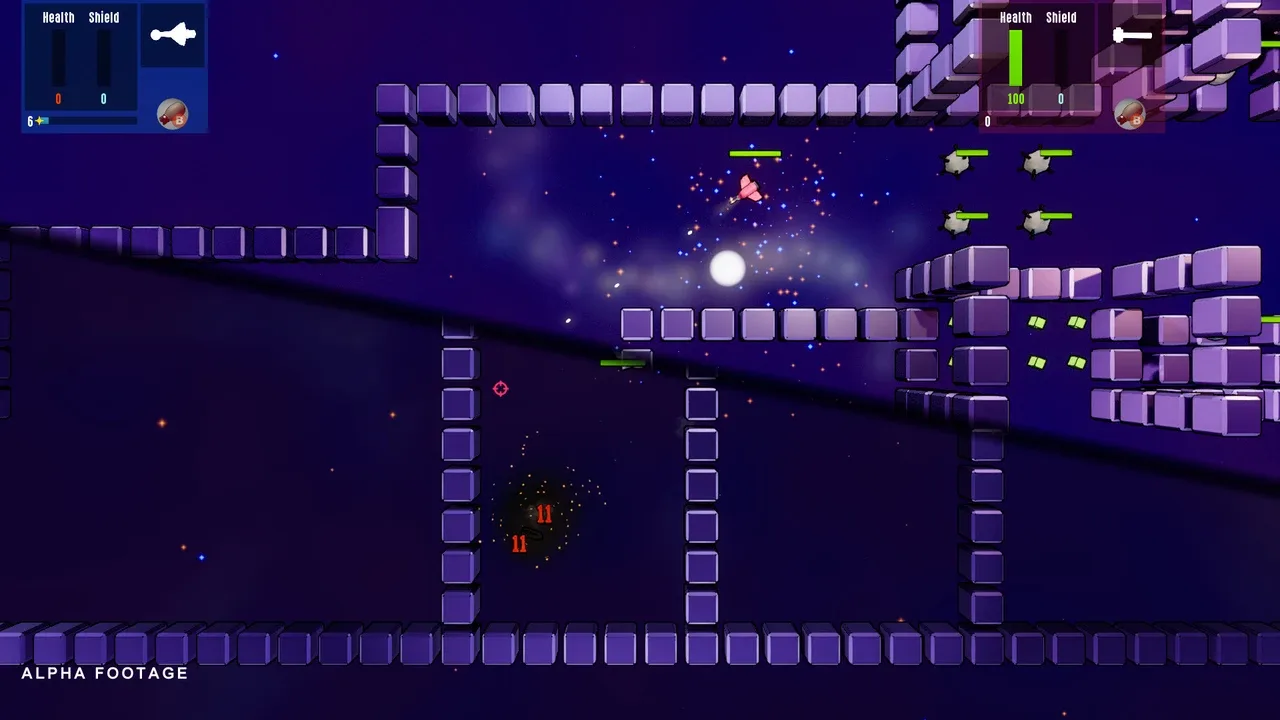Activate the blue player's missile ability
This screenshot has width=1280, height=720.
pyautogui.click(x=172, y=114)
